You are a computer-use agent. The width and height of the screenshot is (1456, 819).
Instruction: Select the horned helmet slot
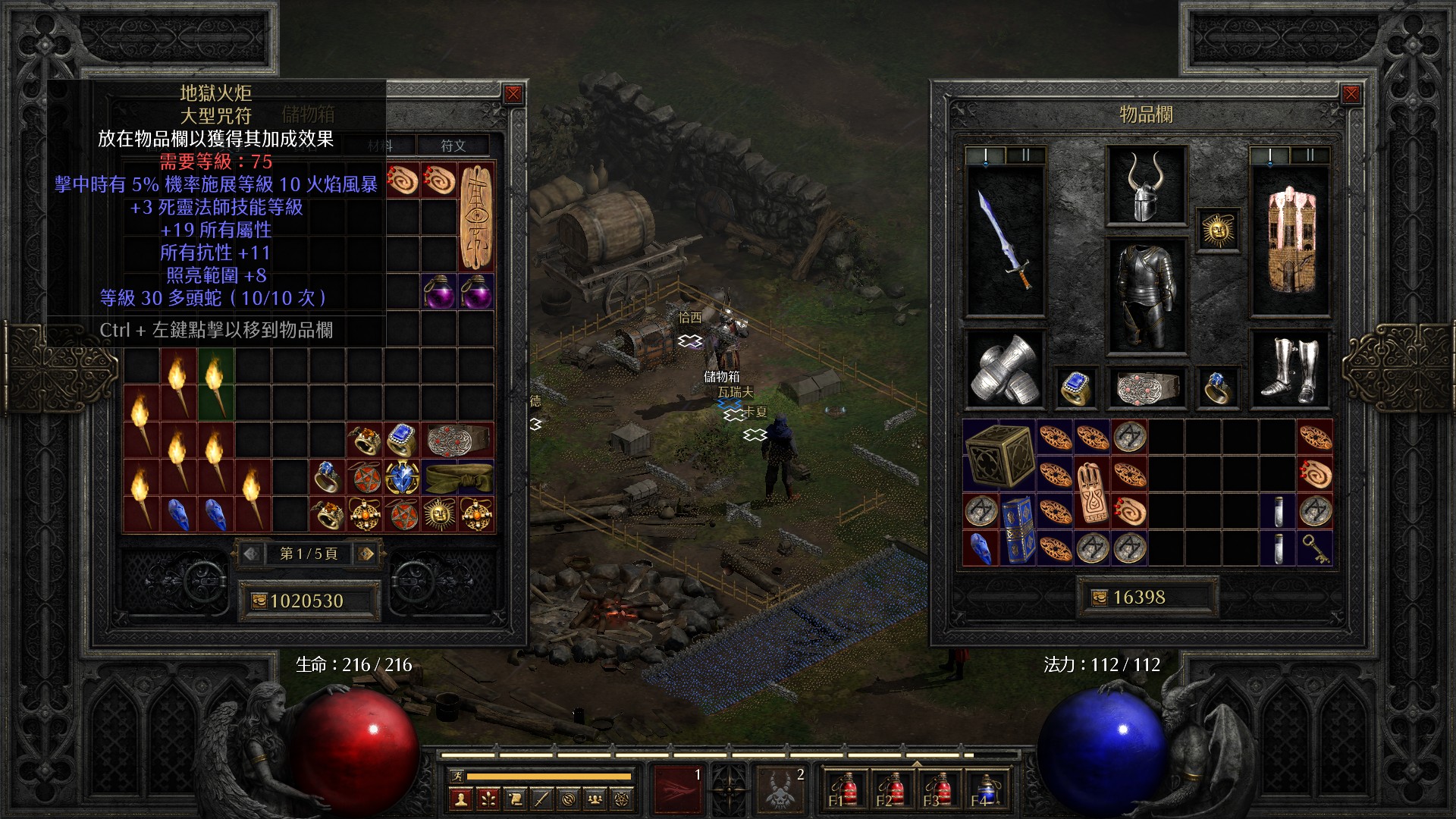click(1146, 186)
